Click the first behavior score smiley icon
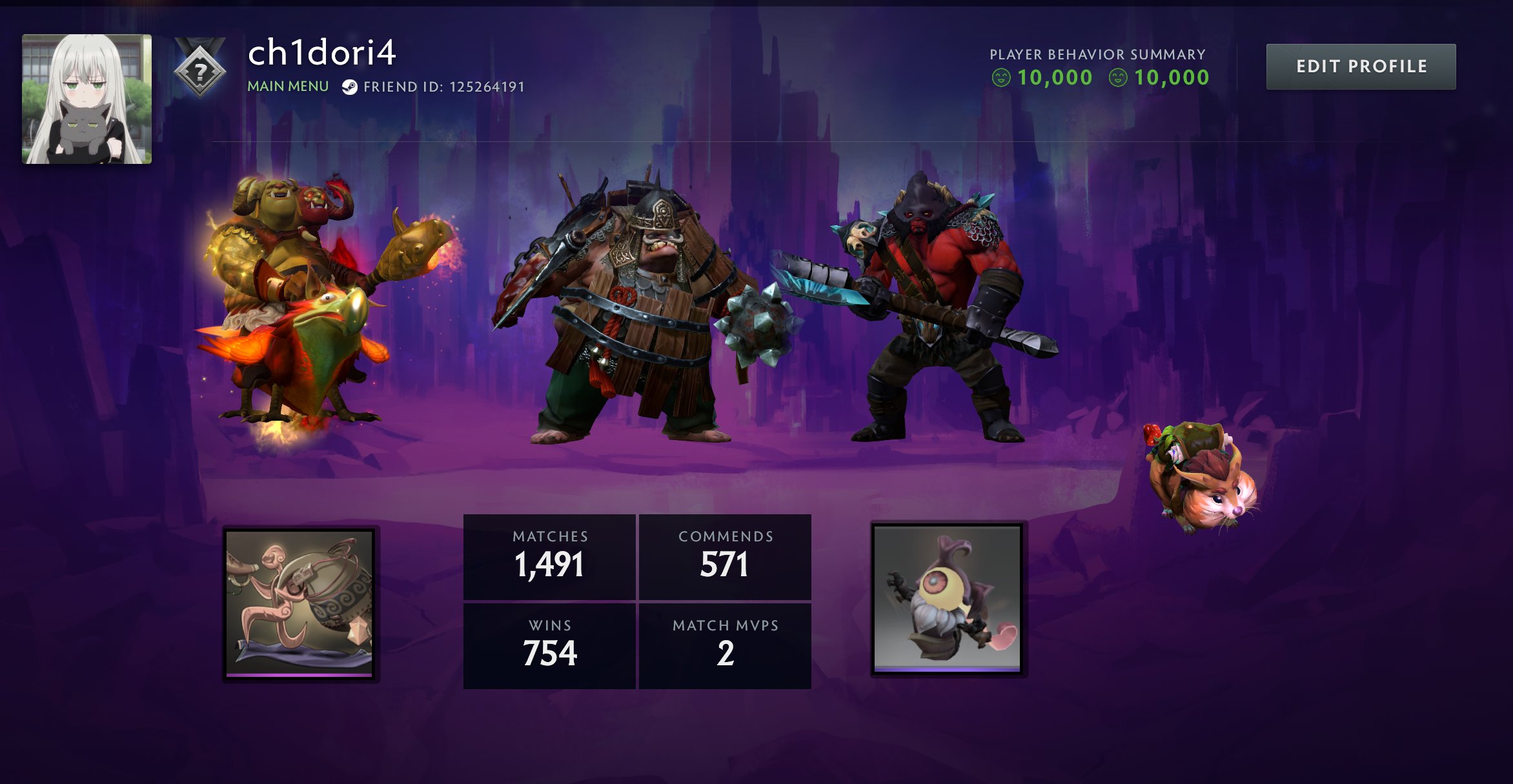 pyautogui.click(x=1001, y=78)
